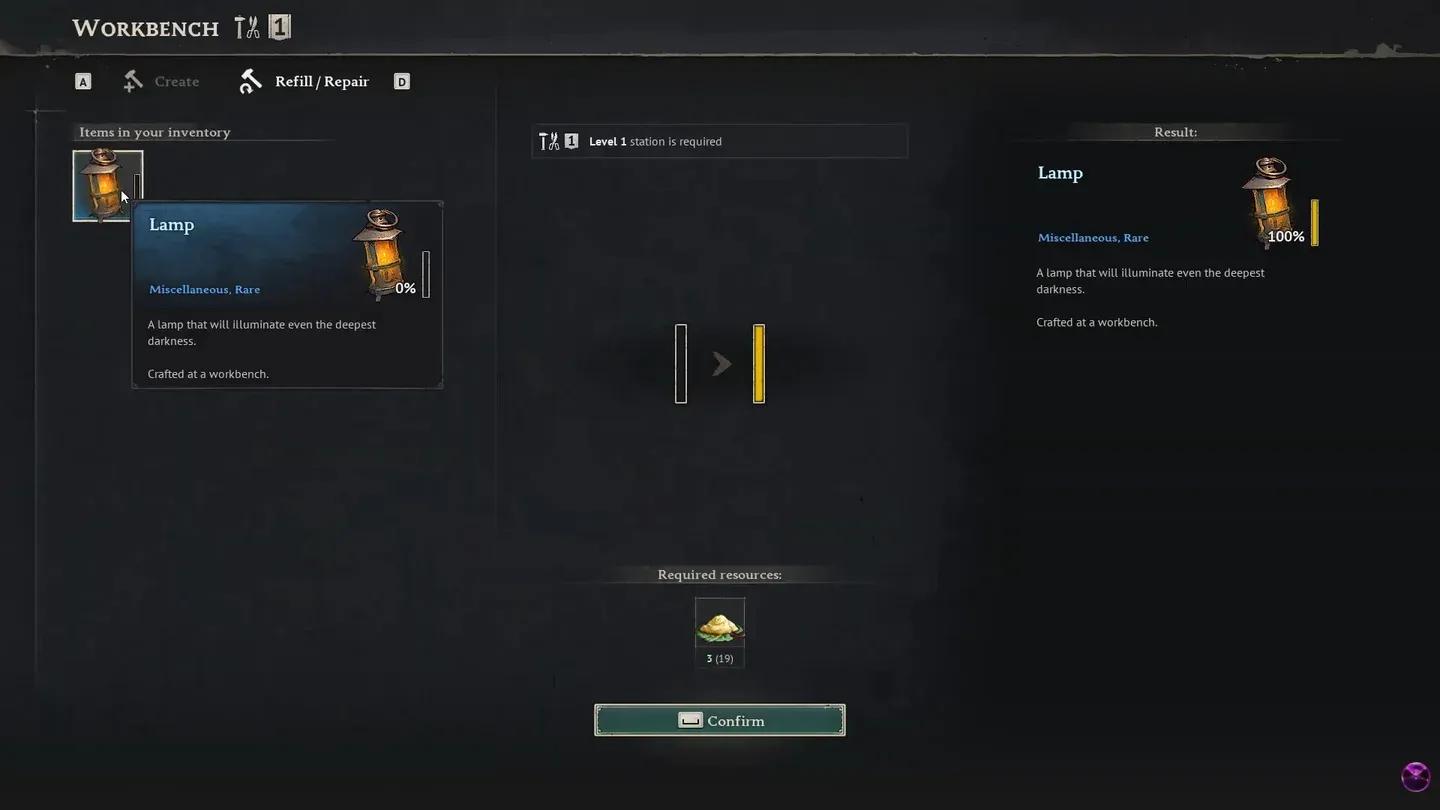
Task: Click the D key hint icon
Action: point(401,80)
